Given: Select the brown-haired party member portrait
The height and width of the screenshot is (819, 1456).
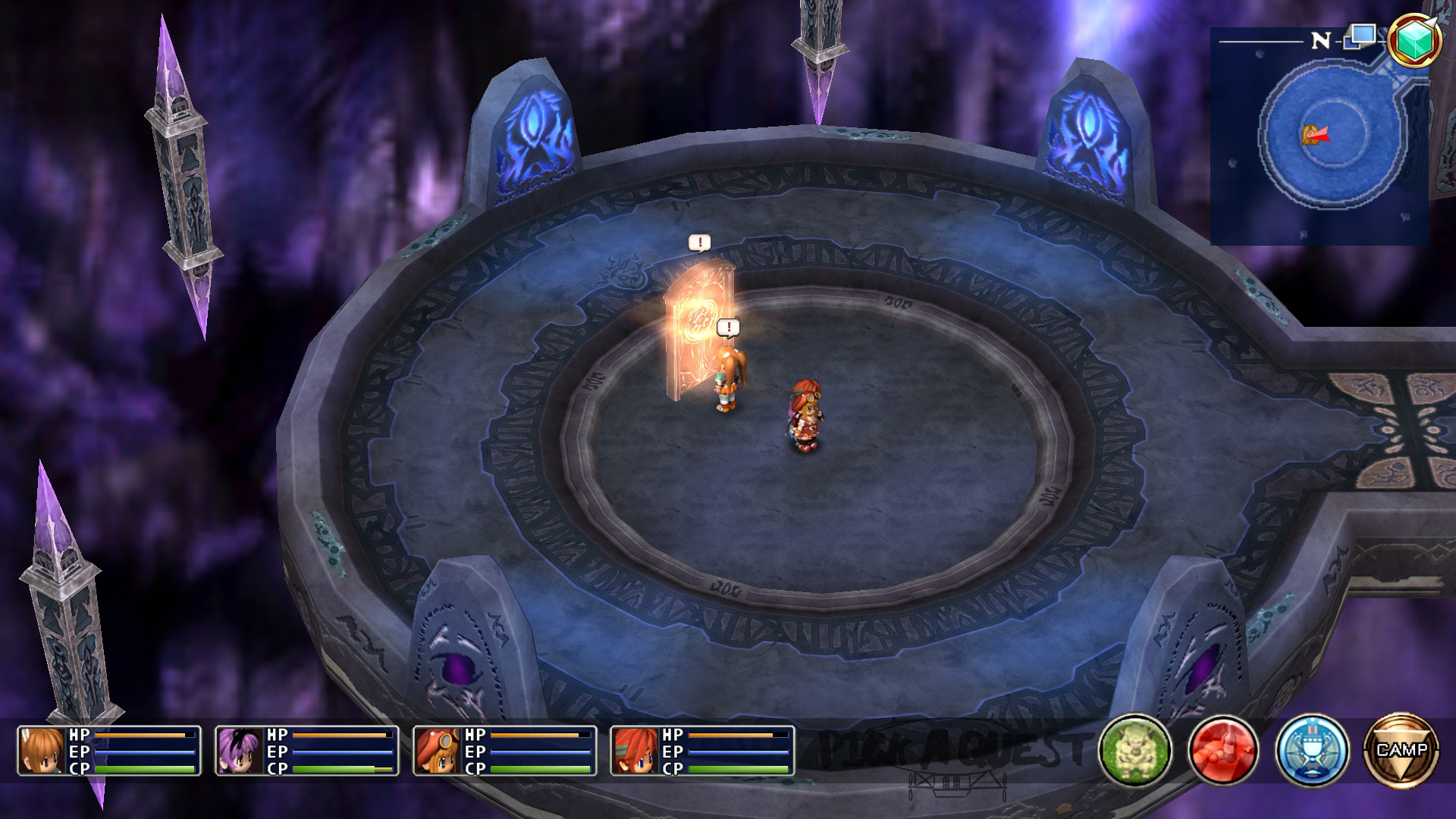Looking at the screenshot, I should click(x=42, y=751).
